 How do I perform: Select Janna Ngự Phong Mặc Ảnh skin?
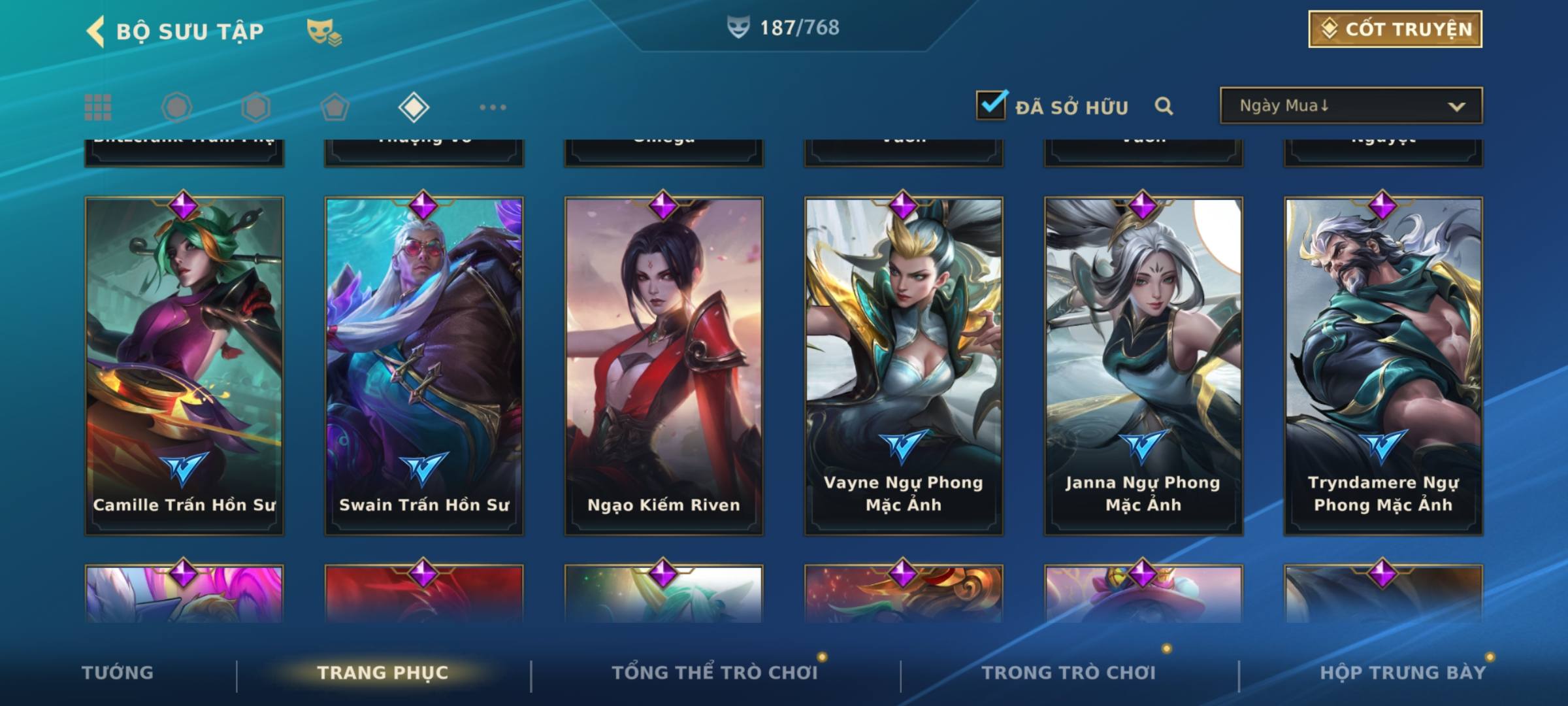(1143, 366)
